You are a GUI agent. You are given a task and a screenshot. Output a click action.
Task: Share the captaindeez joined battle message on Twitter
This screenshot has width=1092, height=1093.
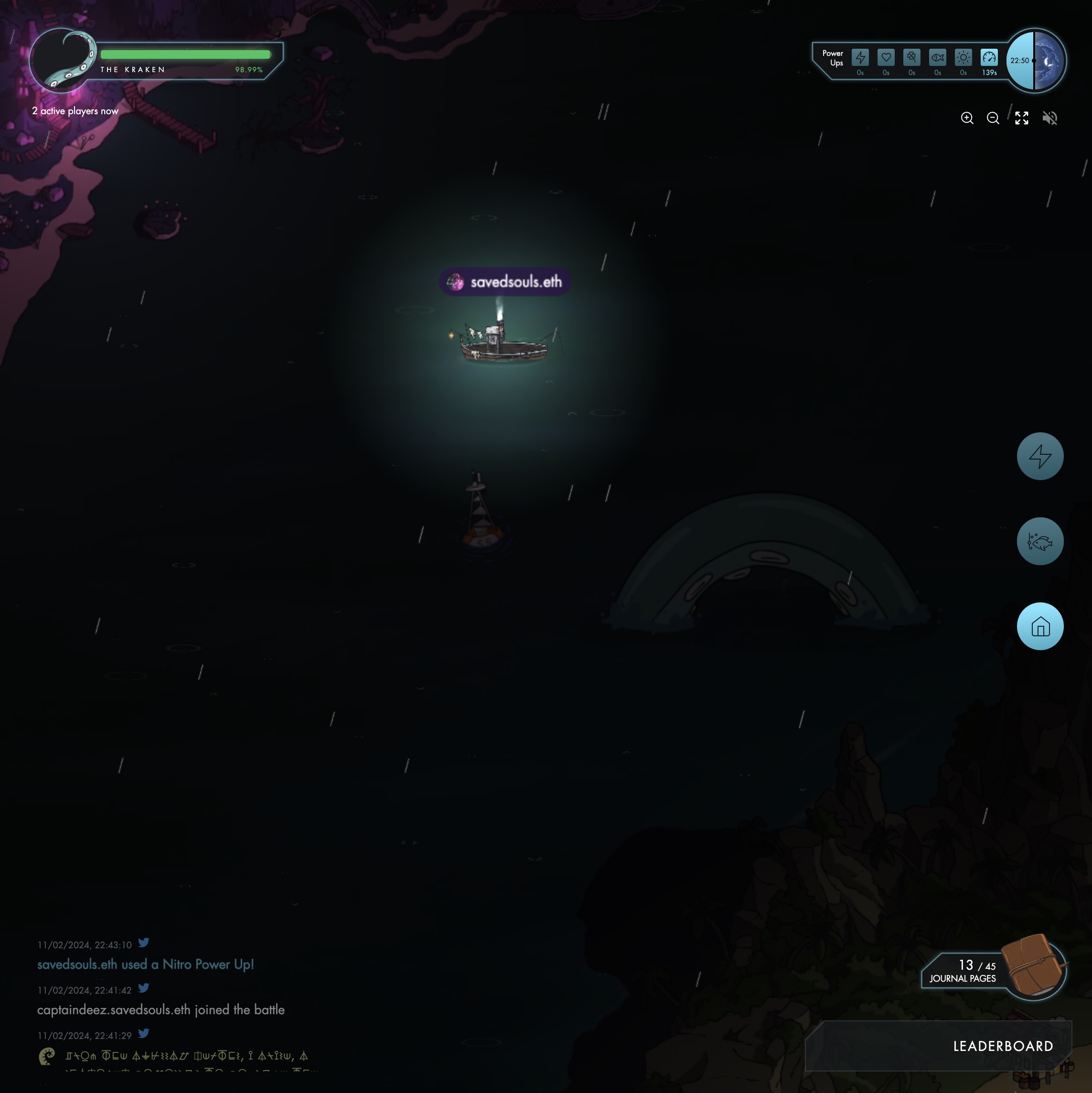[x=144, y=988]
